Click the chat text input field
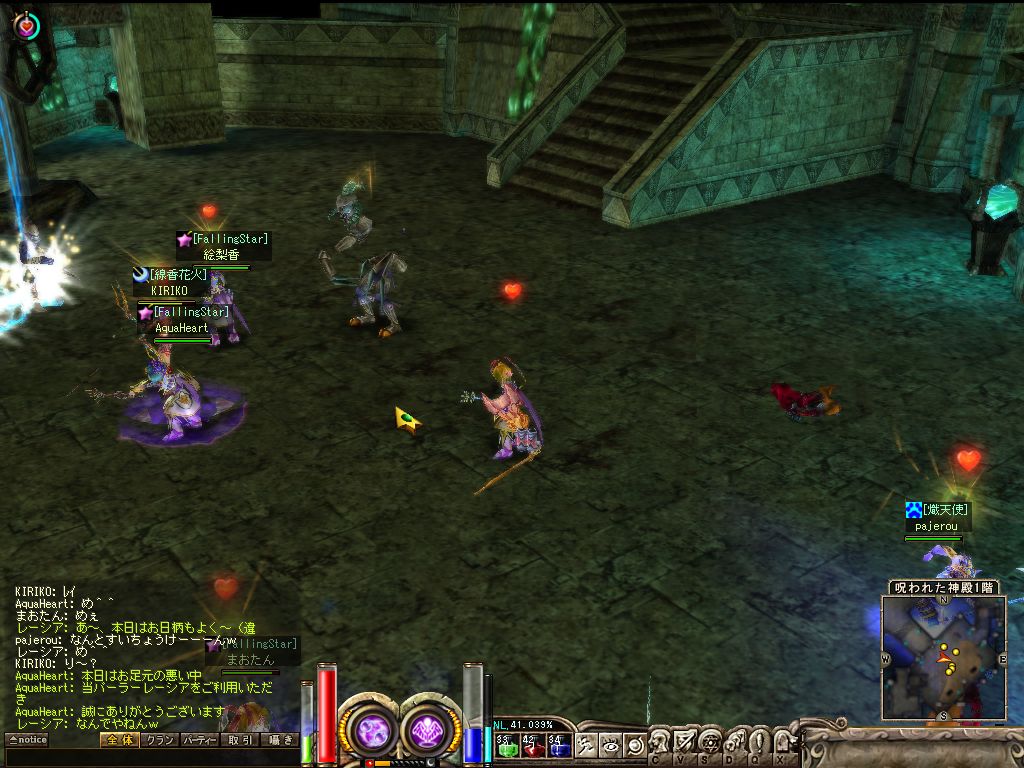This screenshot has width=1024, height=768. point(150,758)
